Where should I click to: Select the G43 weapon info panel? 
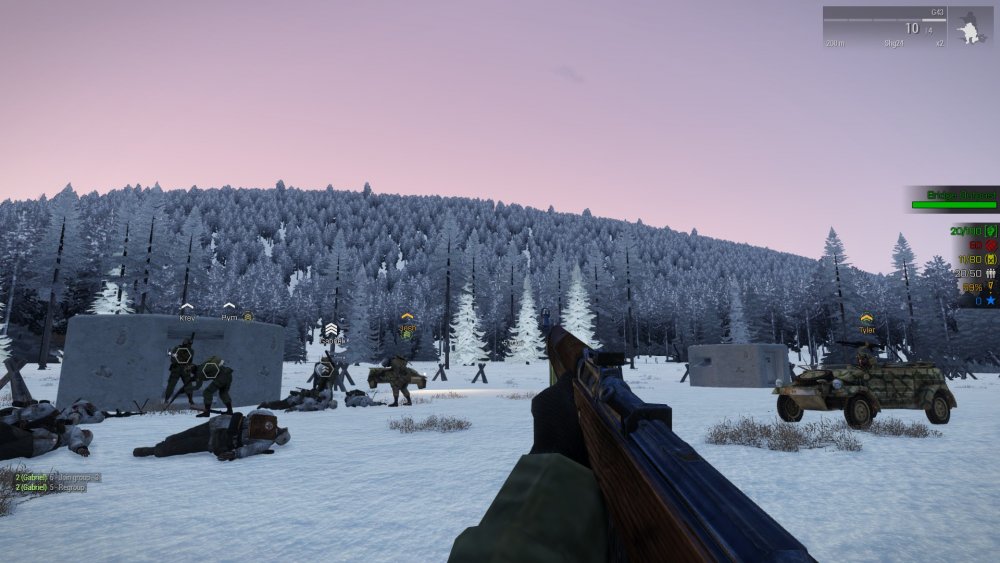[x=884, y=28]
